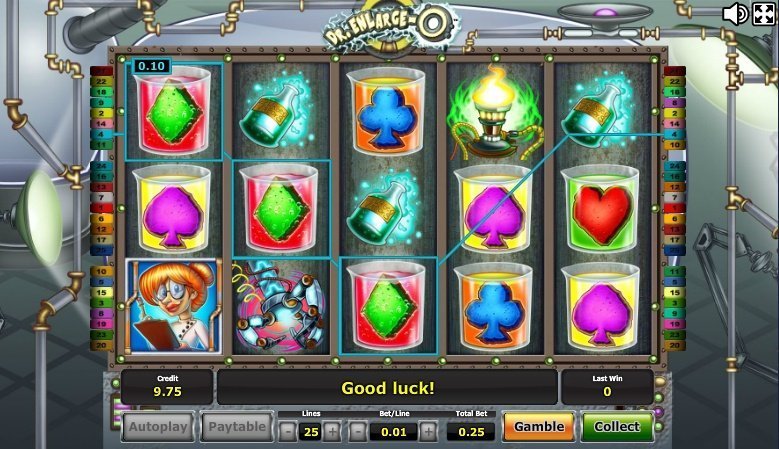The height and width of the screenshot is (449, 779).
Task: Collect the winnings
Action: tap(617, 427)
